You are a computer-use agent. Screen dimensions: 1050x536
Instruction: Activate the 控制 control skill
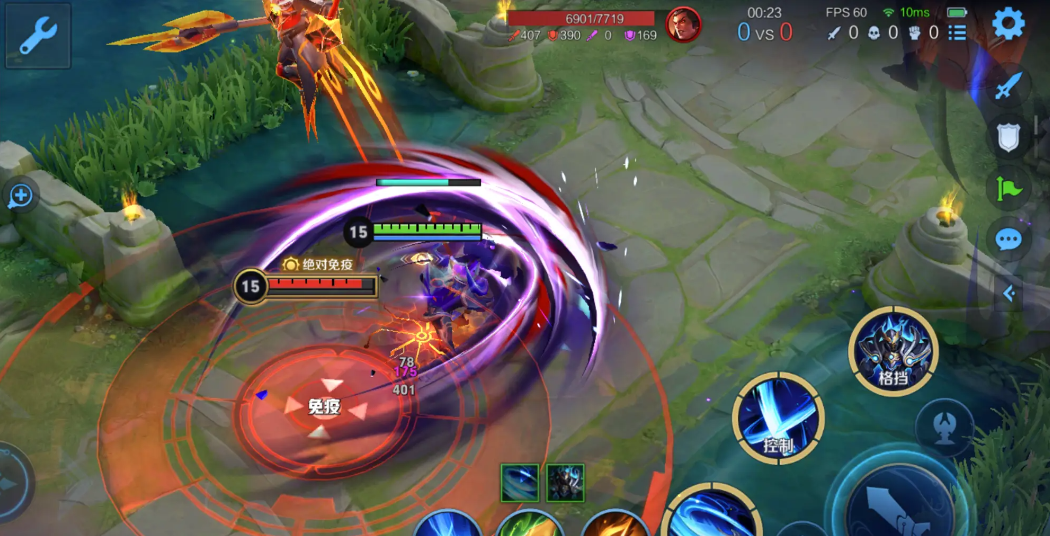point(778,418)
